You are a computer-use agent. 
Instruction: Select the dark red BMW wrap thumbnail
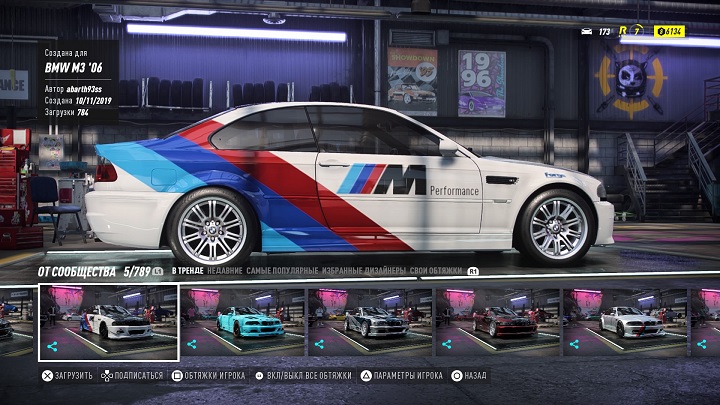pos(499,322)
